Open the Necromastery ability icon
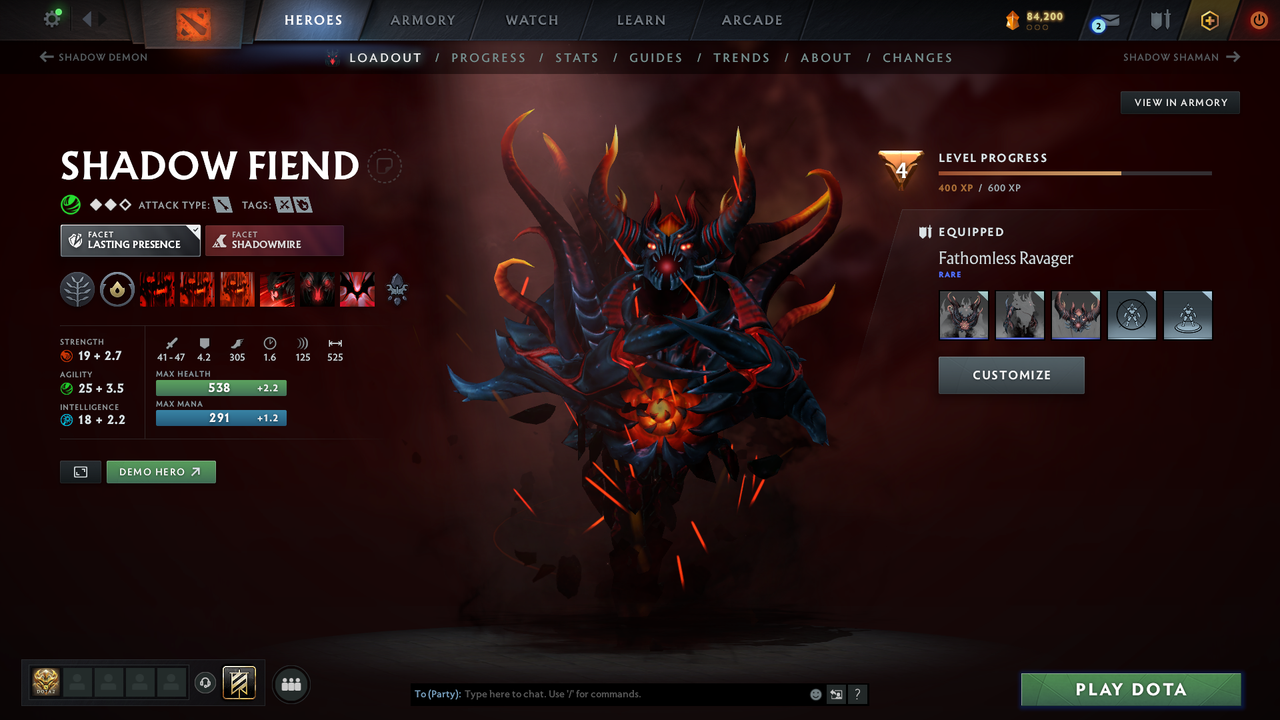Viewport: 1280px width, 720px height. click(277, 289)
